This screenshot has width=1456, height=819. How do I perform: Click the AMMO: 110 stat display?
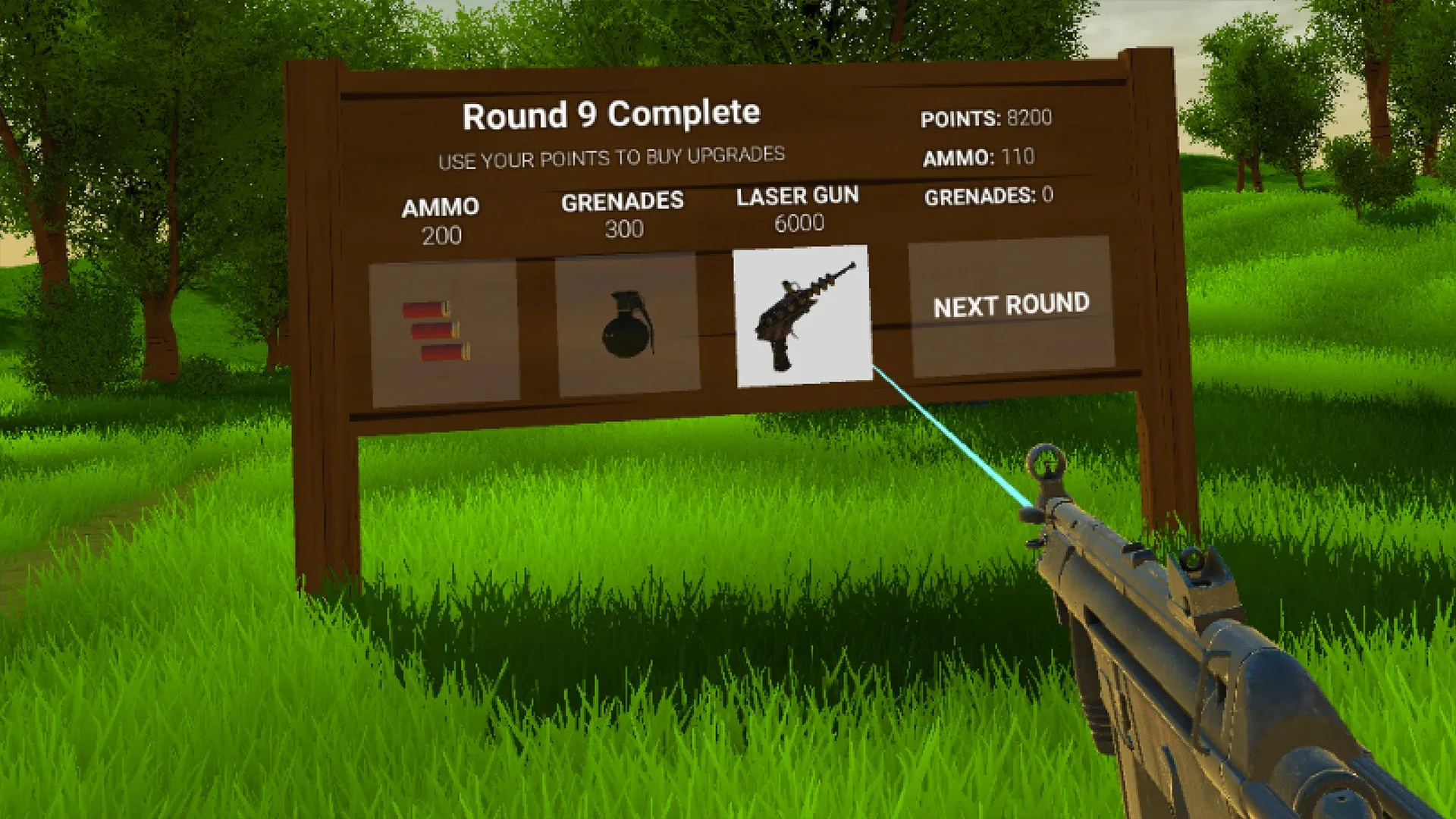click(981, 159)
